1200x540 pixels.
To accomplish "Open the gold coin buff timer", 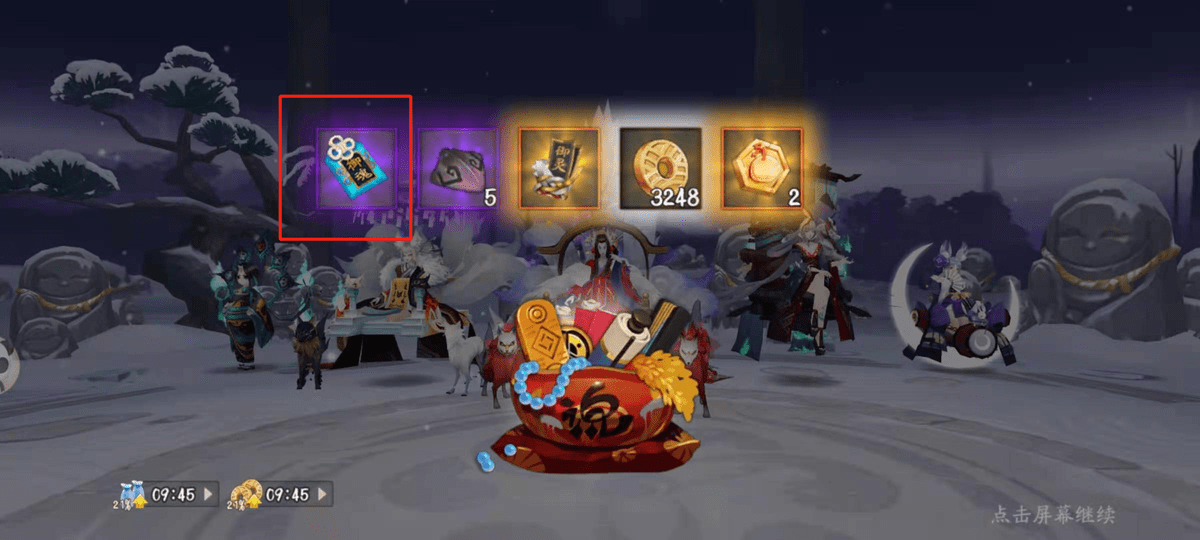I will pyautogui.click(x=281, y=494).
